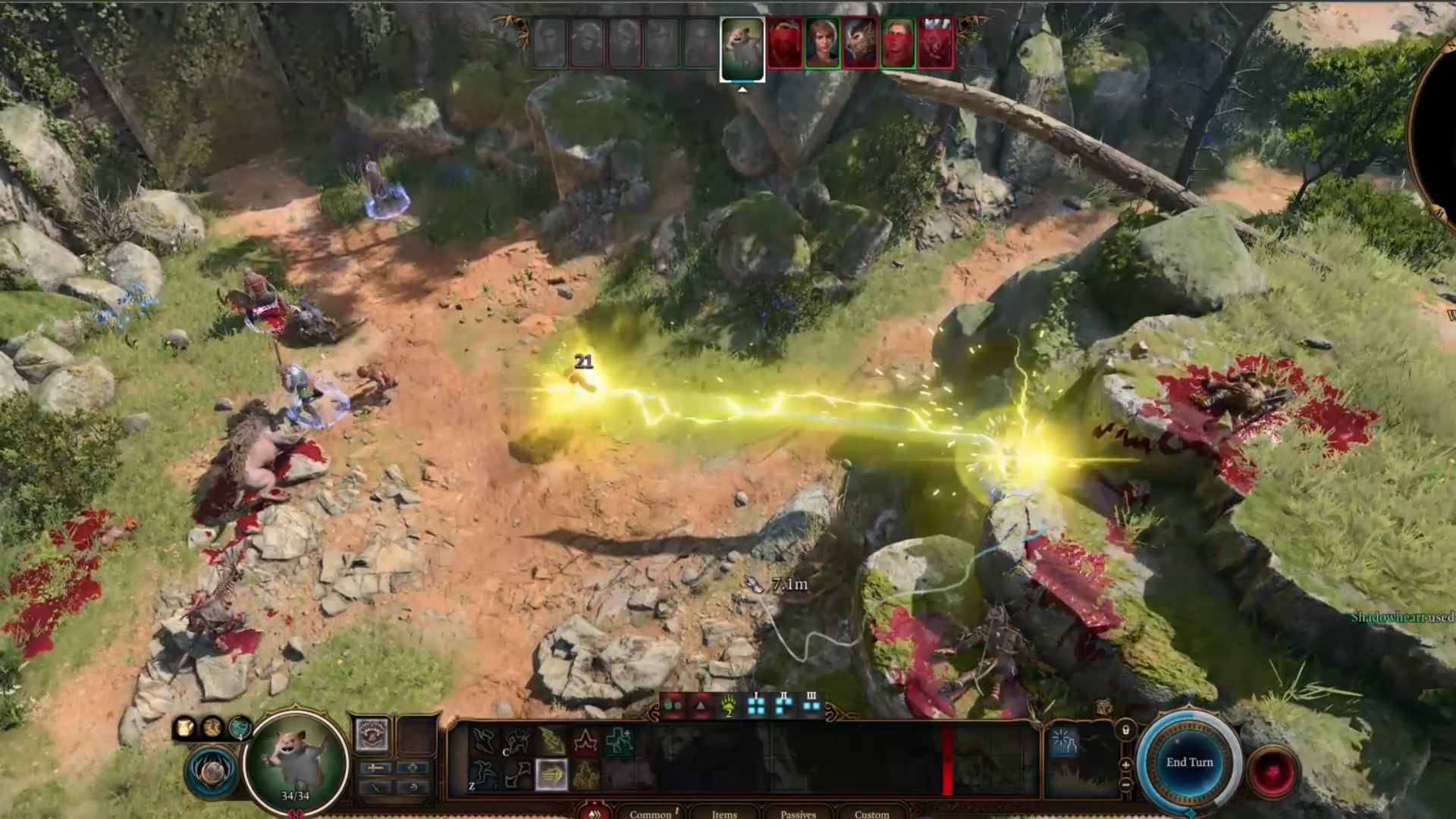Image resolution: width=1456 pixels, height=819 pixels.
Task: Switch to the Custom hotbar tab
Action: (871, 814)
